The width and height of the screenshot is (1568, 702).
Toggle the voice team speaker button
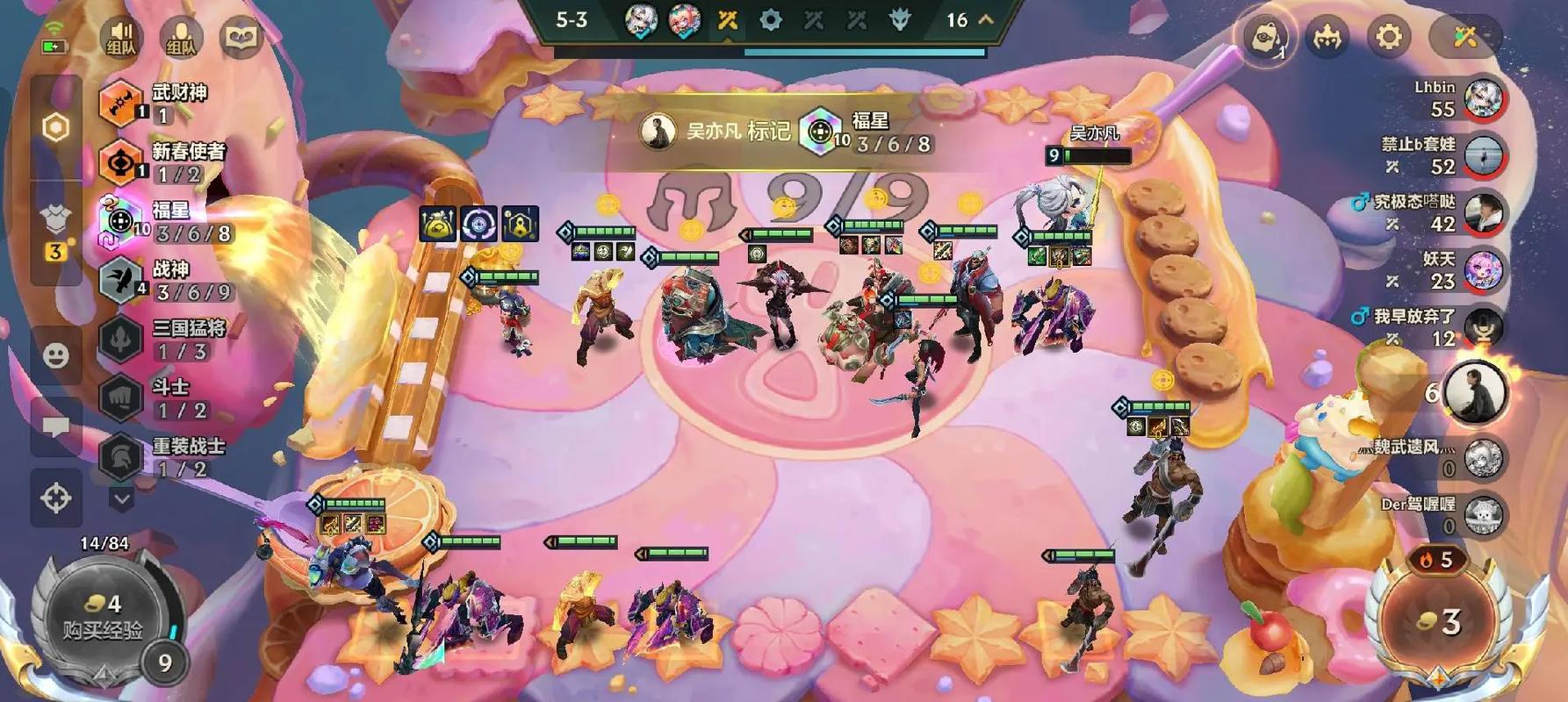tap(121, 37)
